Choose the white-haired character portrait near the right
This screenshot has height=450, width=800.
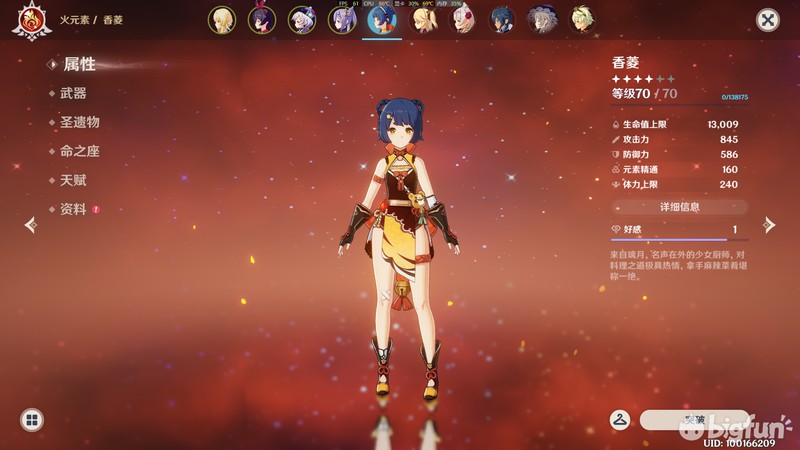pyautogui.click(x=542, y=19)
